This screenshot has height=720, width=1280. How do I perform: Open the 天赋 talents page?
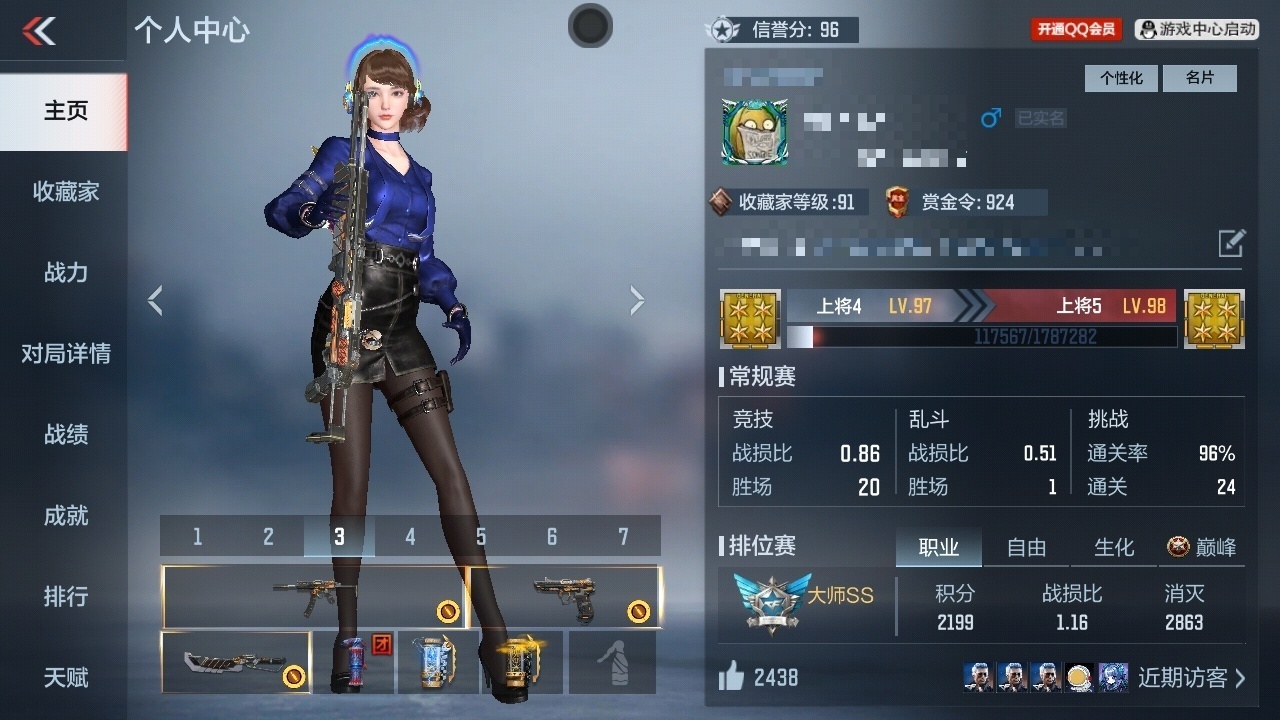[65, 677]
